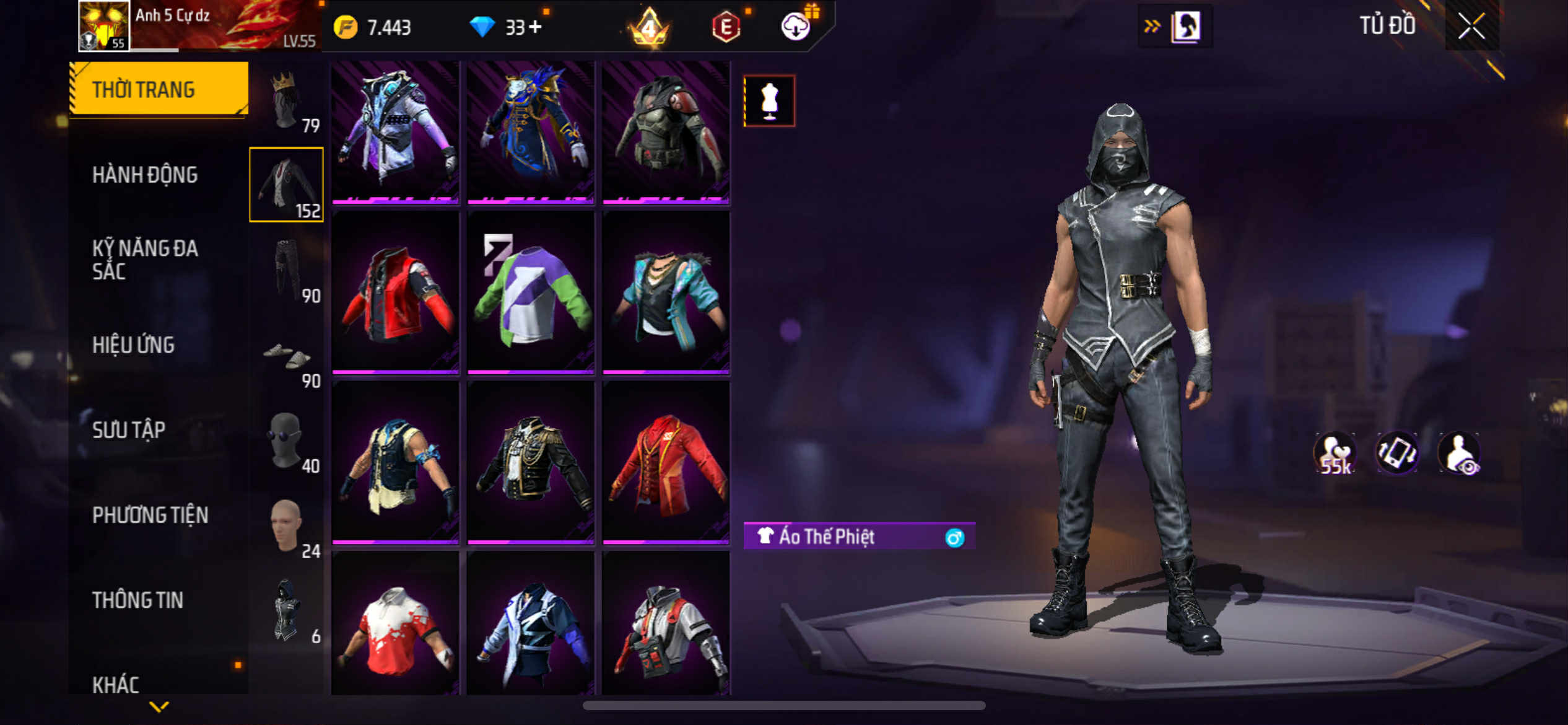Open the Hành Động tab

pyautogui.click(x=145, y=175)
